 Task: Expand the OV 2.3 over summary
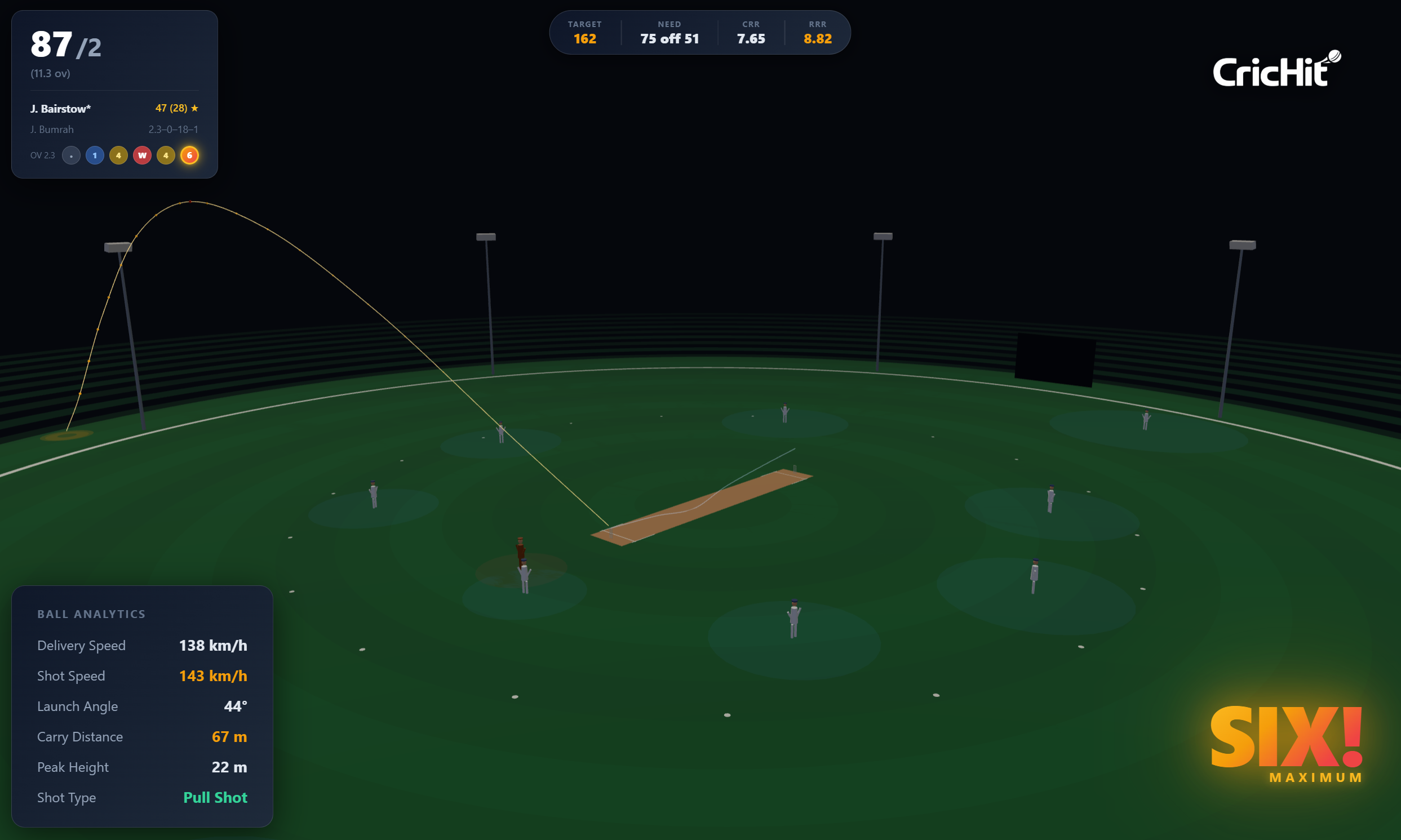(42, 155)
